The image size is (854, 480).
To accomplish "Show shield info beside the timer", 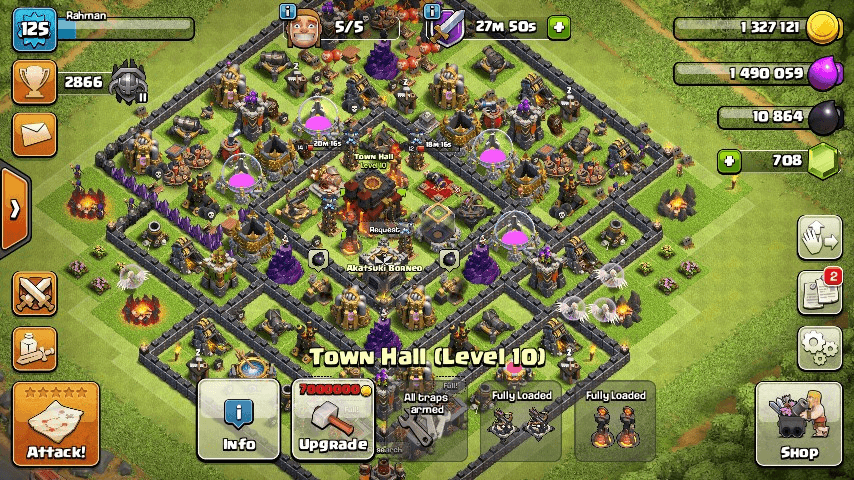I will click(433, 12).
